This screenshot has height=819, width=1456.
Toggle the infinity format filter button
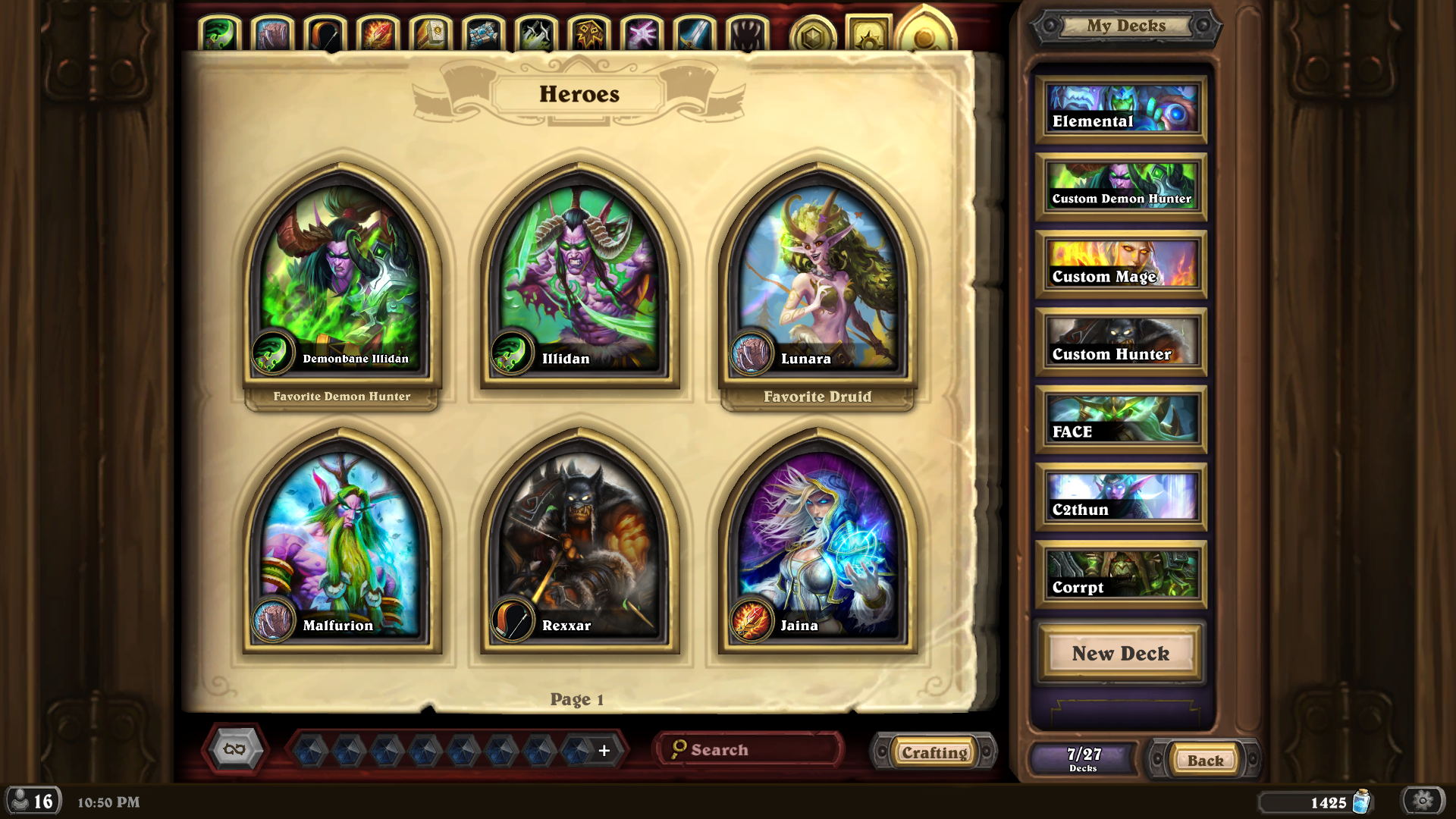235,749
